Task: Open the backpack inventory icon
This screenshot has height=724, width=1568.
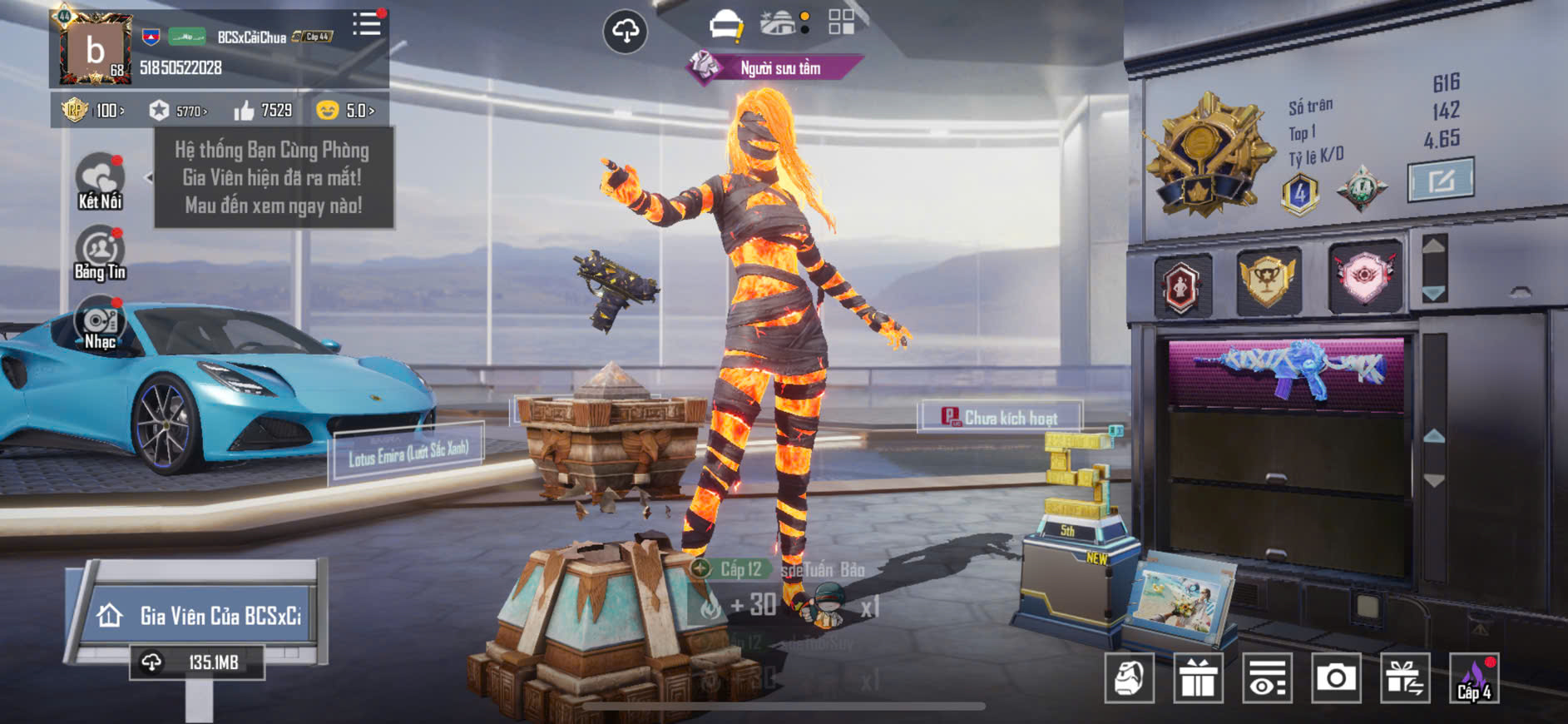Action: tap(1129, 678)
